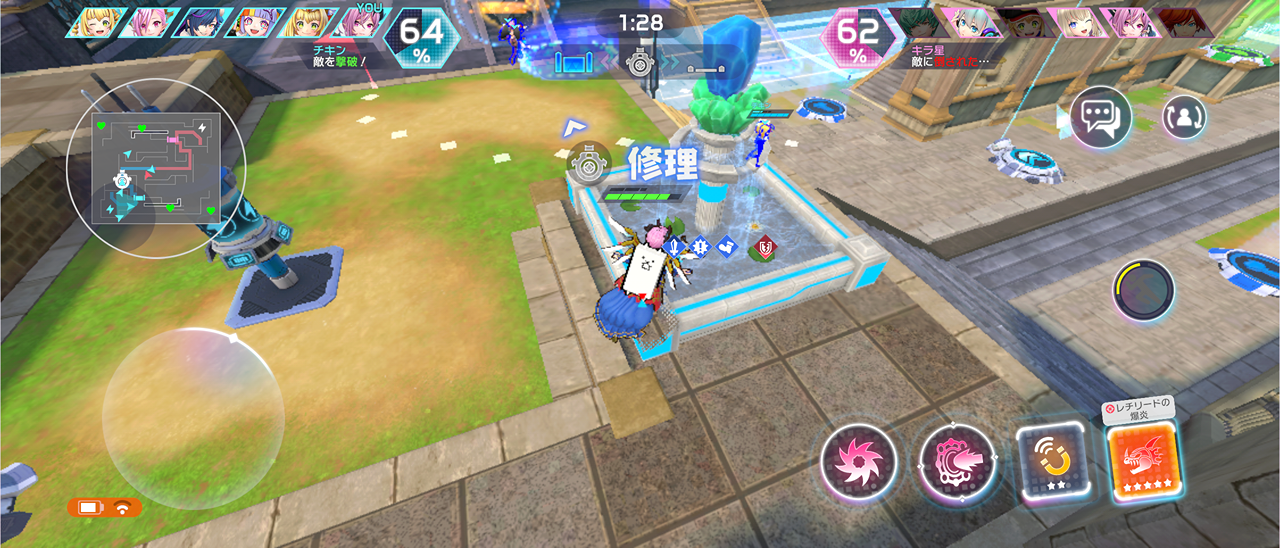Tap the circular minimap
The image size is (1280, 548).
click(x=156, y=166)
